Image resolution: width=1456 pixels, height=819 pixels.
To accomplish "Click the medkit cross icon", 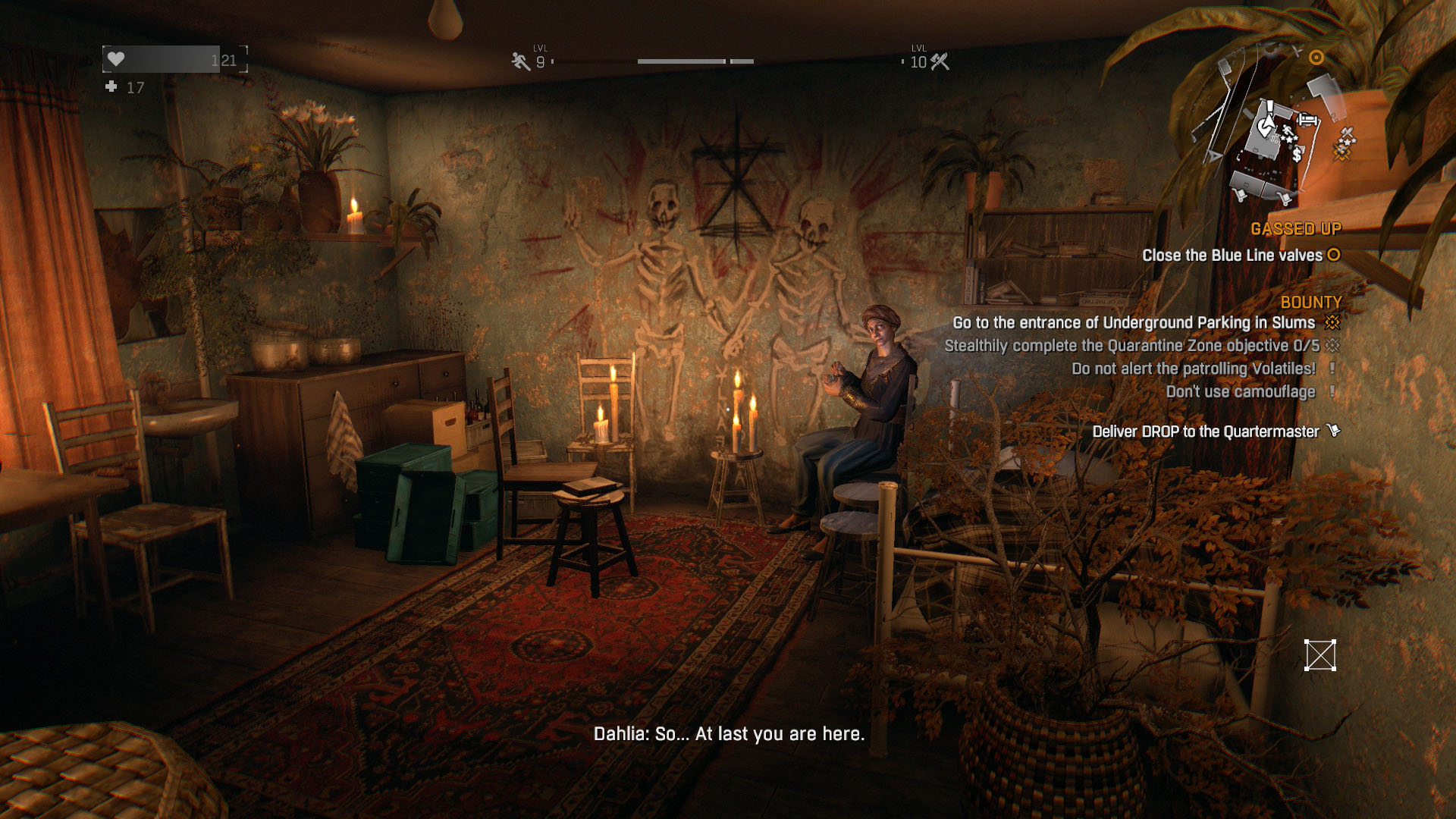I will point(111,87).
